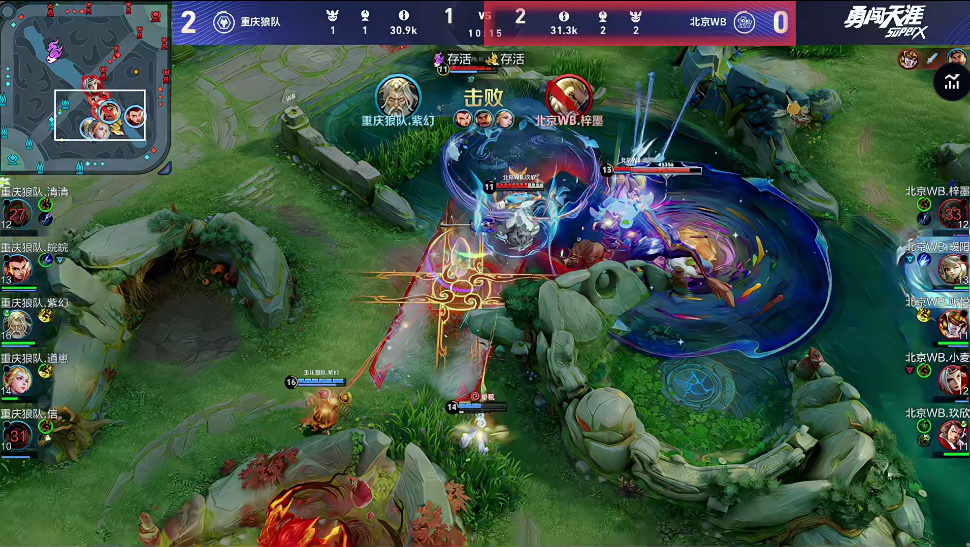970x547 pixels.
Task: Select 重庆狼队.皖皖 player portrait
Action: click(18, 268)
